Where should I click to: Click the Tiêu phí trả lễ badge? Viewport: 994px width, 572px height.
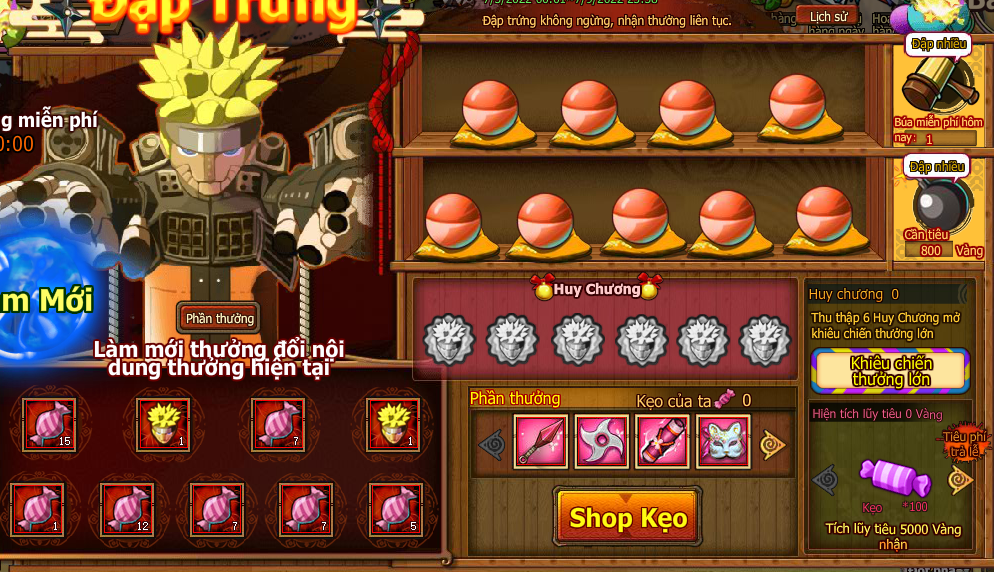(961, 441)
